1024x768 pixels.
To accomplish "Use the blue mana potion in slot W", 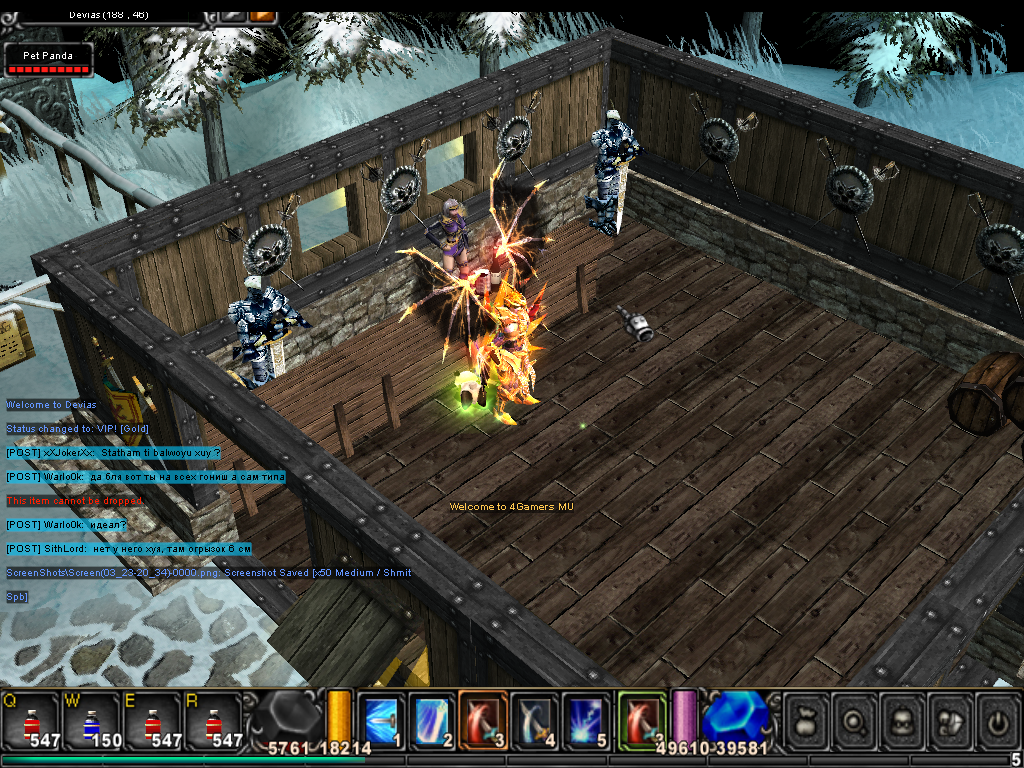I will tap(91, 720).
